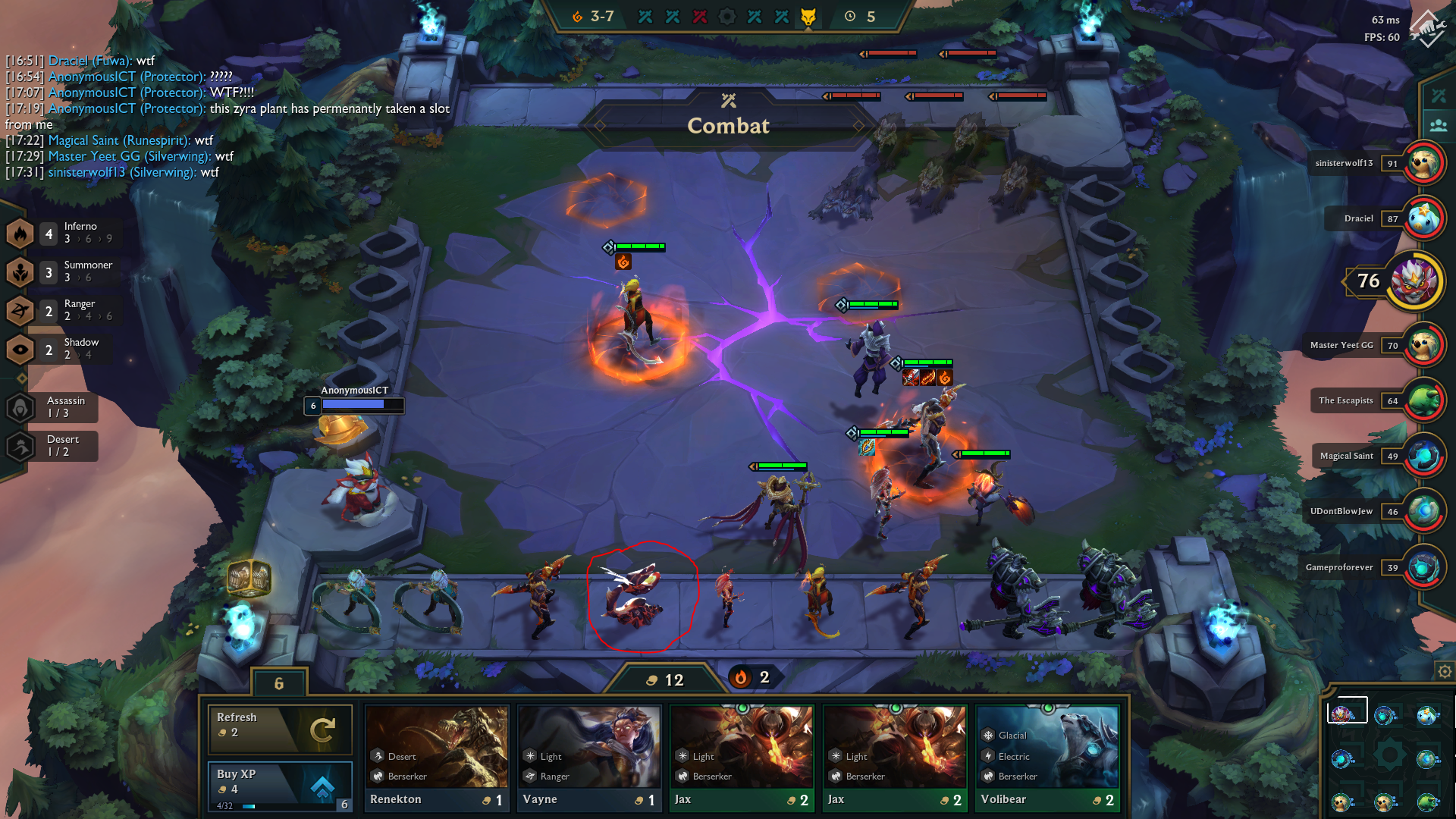Switch to the combat recap crossed-swords tab
The image size is (1456, 819).
[x=1440, y=95]
